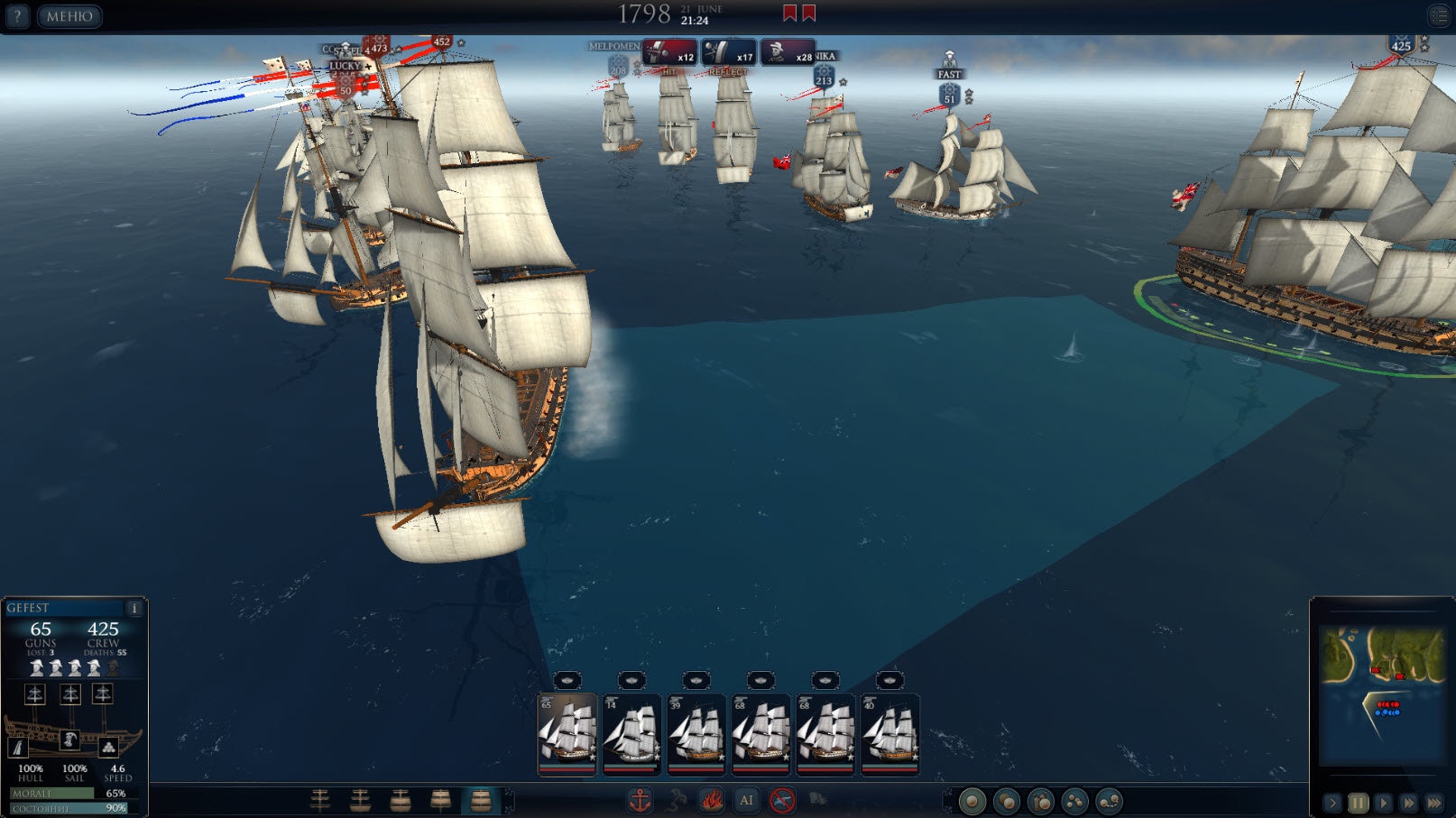Viewport: 1456px width, 818px height.
Task: Click the cannonball pile icon on ship panel
Action: click(108, 747)
